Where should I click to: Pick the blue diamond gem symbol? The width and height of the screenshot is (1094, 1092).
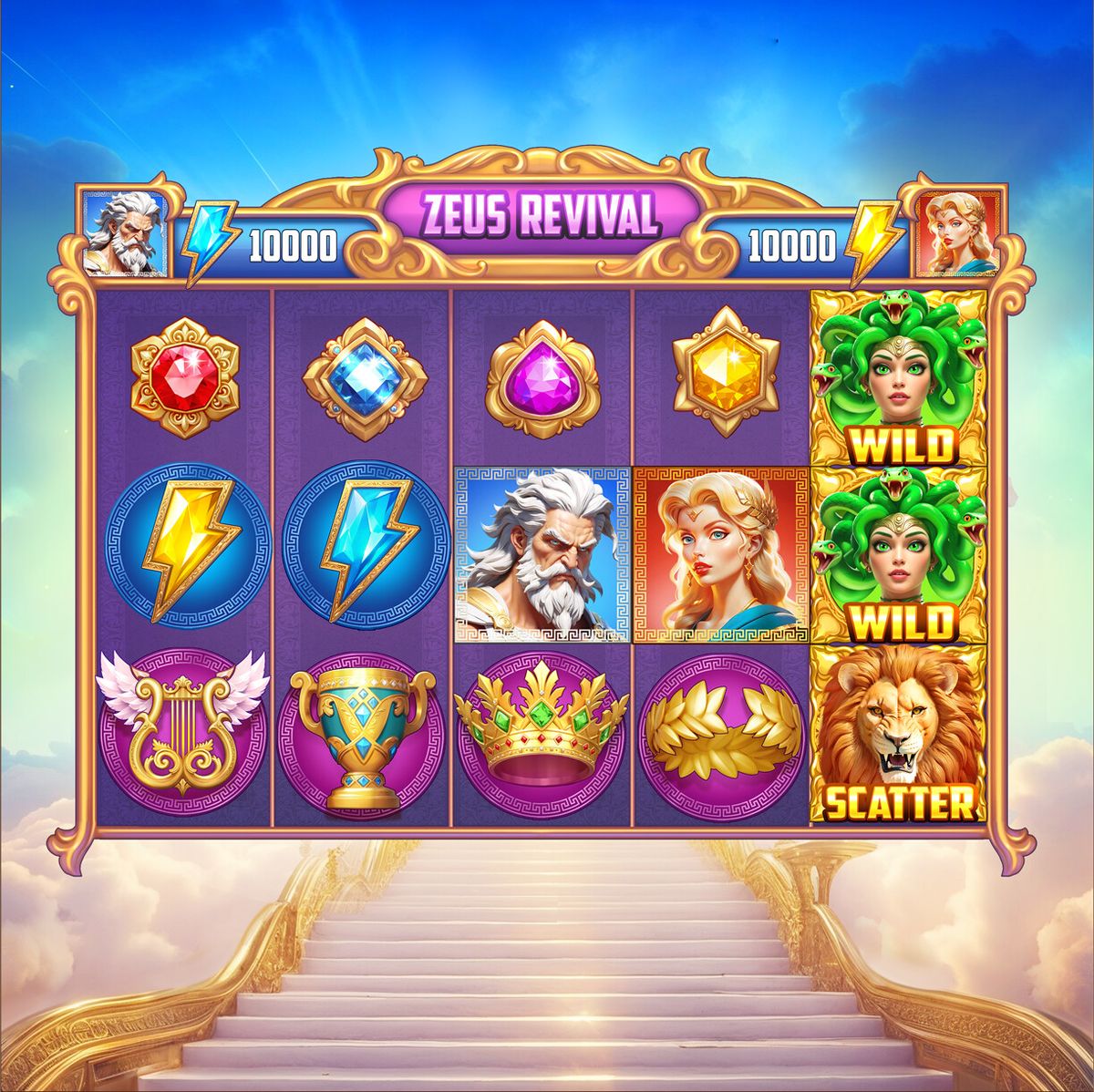(x=365, y=378)
